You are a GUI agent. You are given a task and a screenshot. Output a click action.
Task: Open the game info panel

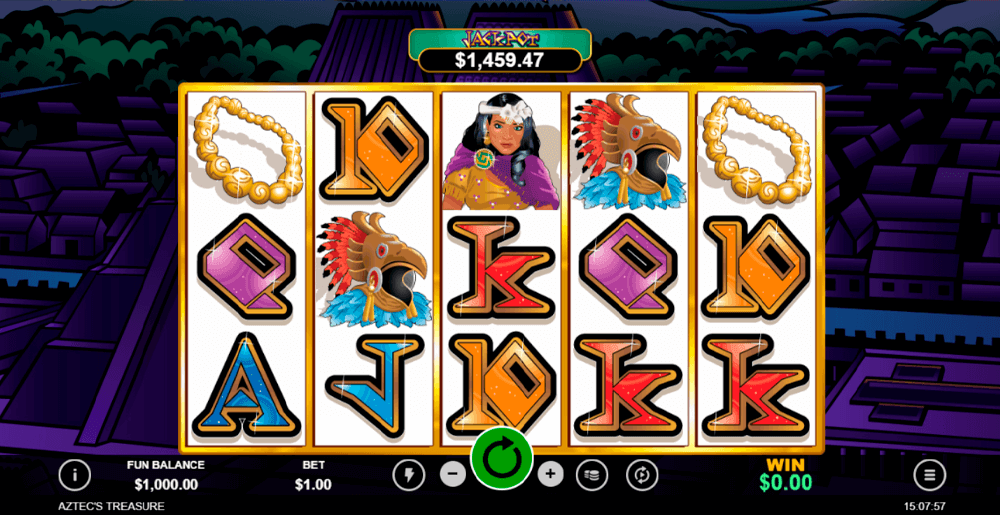pos(75,474)
